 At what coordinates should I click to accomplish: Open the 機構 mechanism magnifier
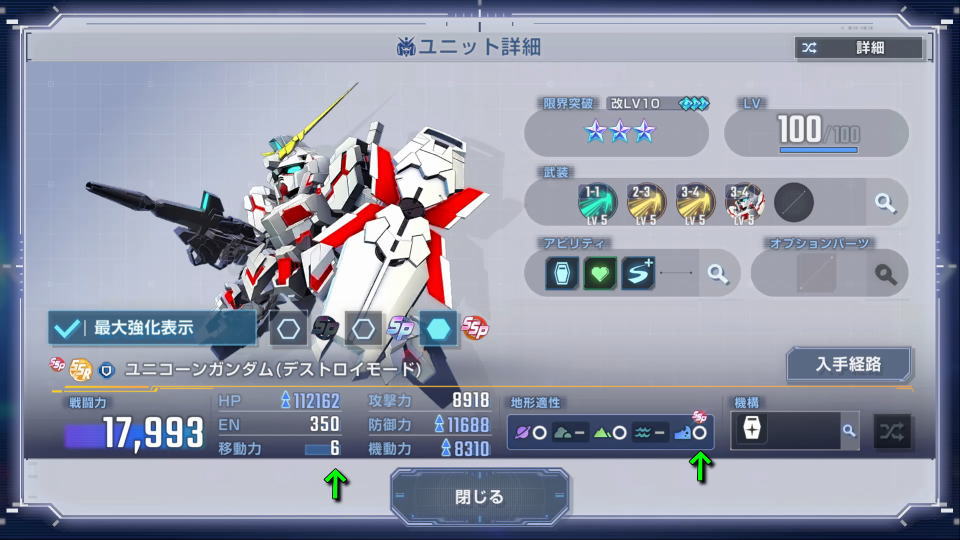click(x=849, y=431)
